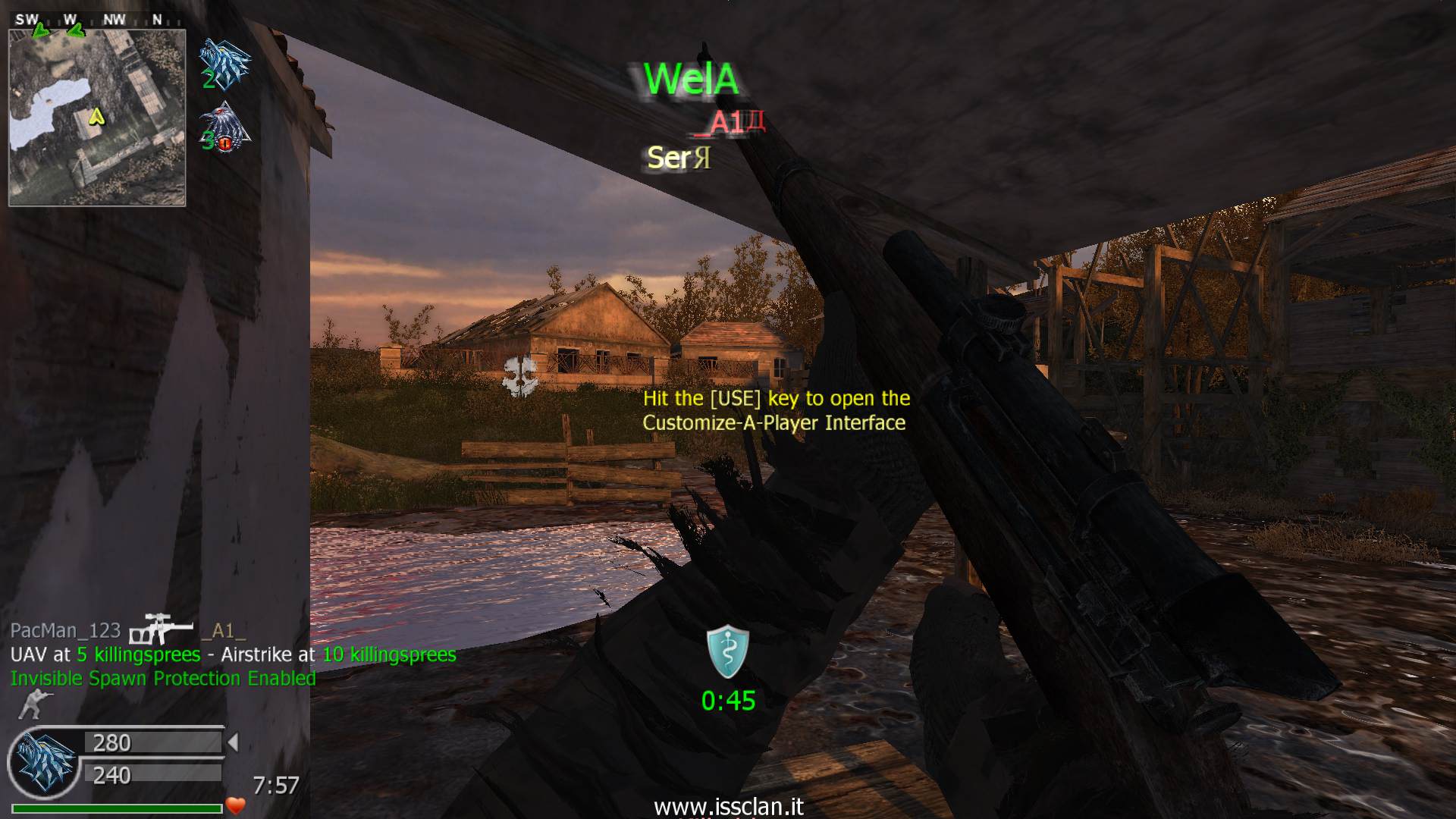Screen dimensions: 1456x819
Task: Click the red heart health icon
Action: (236, 805)
